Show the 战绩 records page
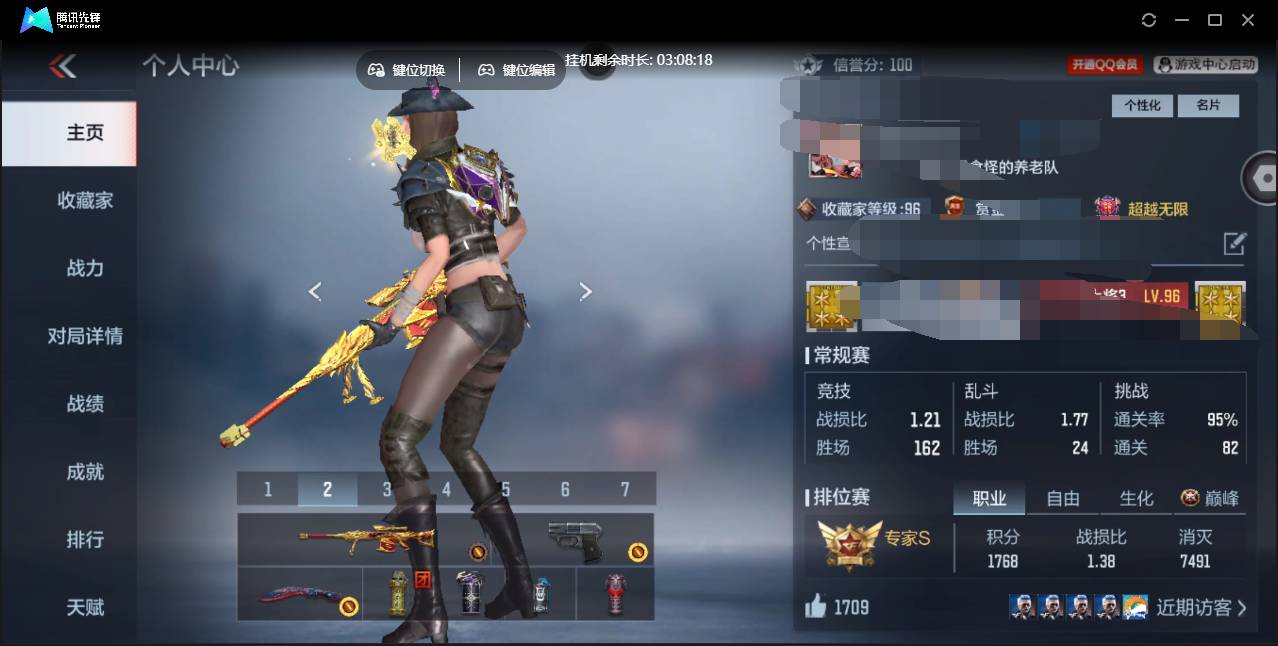This screenshot has height=646, width=1278. pos(85,404)
